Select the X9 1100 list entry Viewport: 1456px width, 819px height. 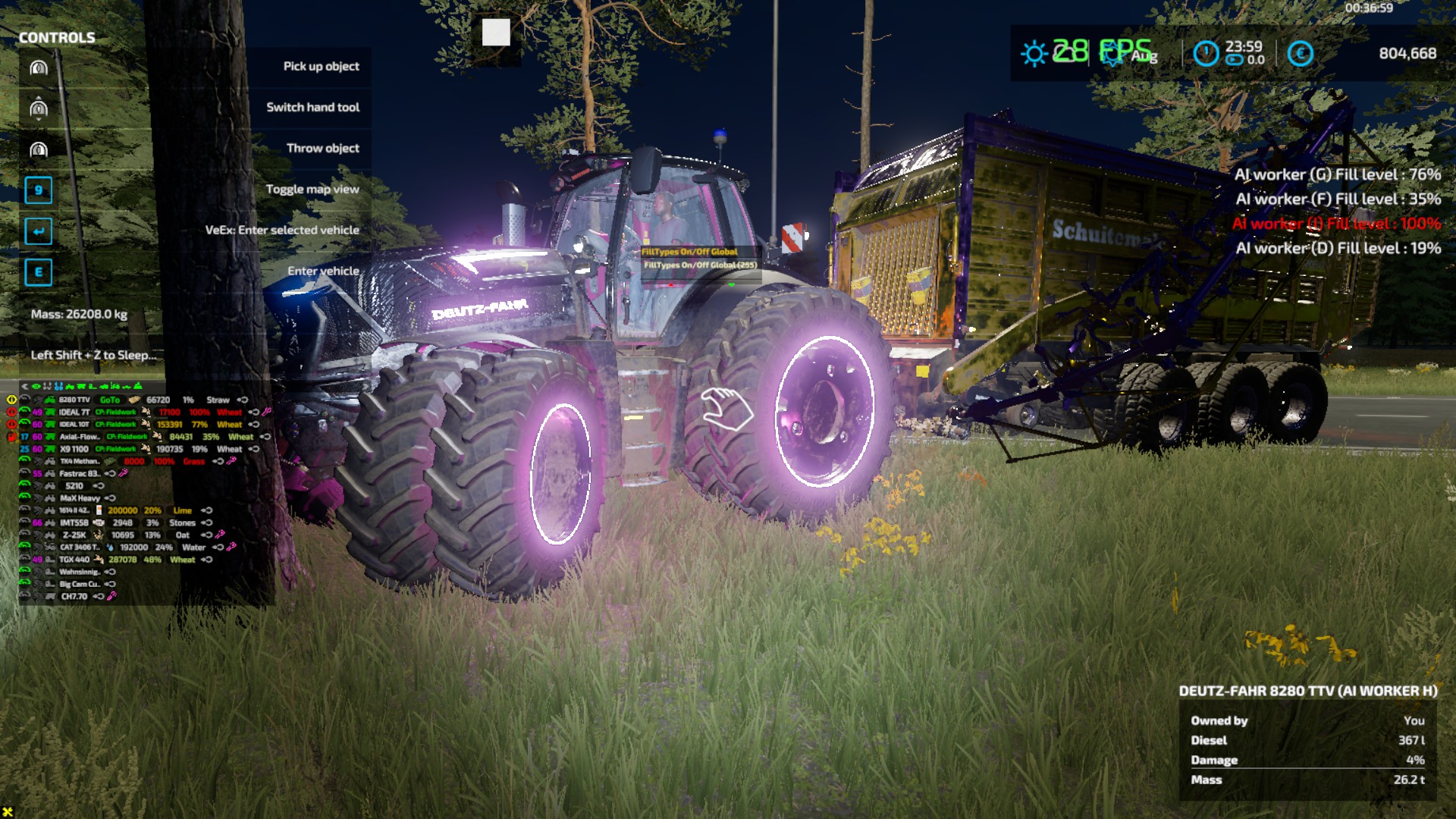[x=74, y=449]
